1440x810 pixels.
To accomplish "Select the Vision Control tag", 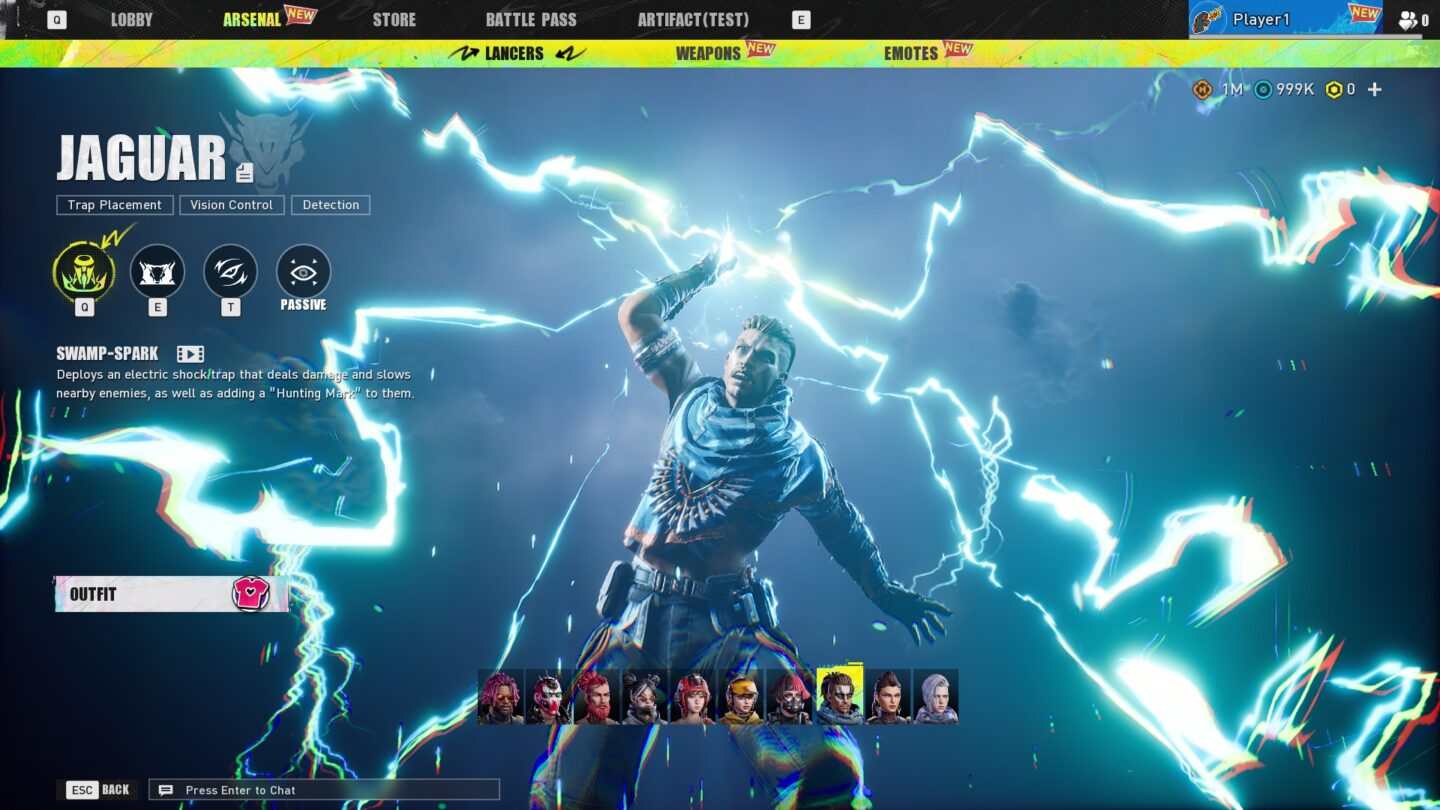I will [x=231, y=205].
